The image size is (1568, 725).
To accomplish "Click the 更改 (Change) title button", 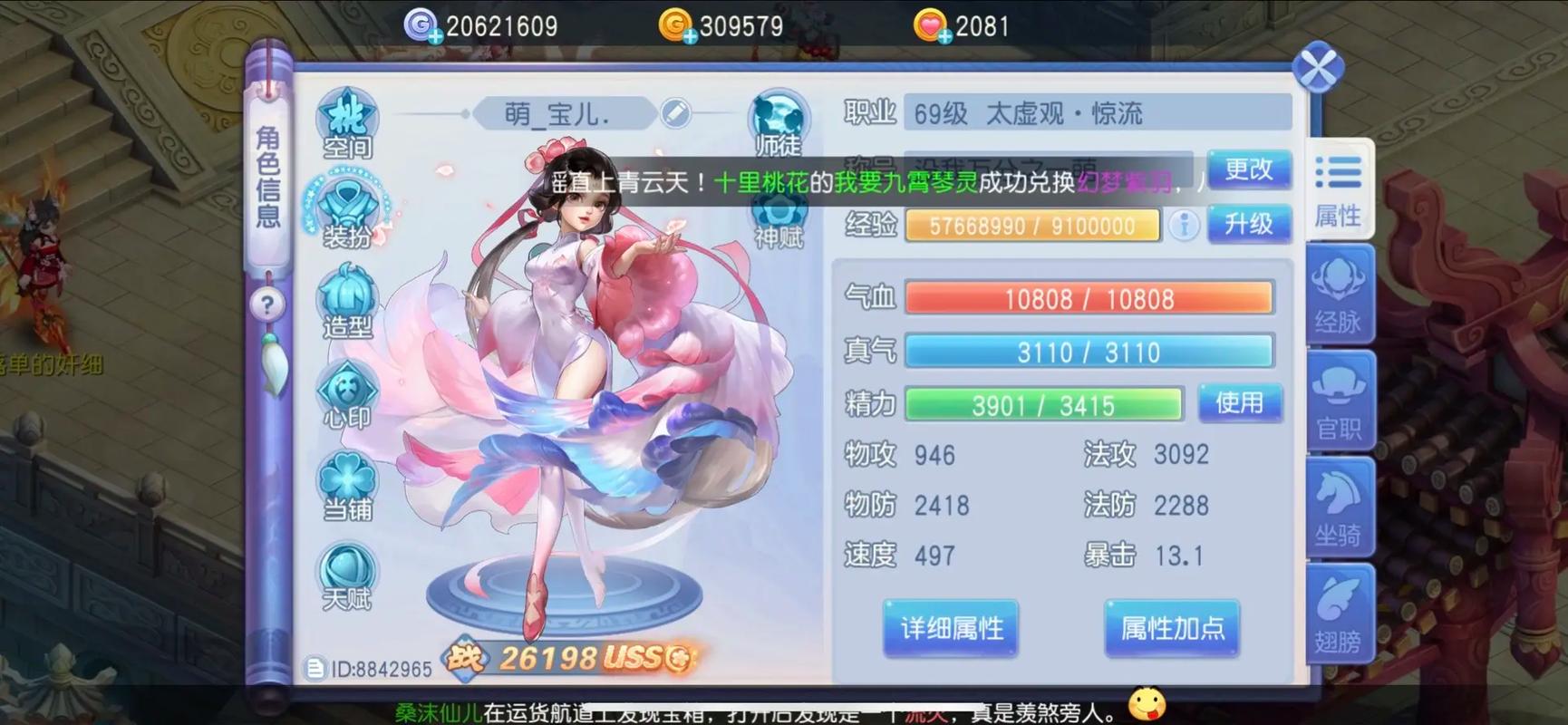I will point(1250,169).
